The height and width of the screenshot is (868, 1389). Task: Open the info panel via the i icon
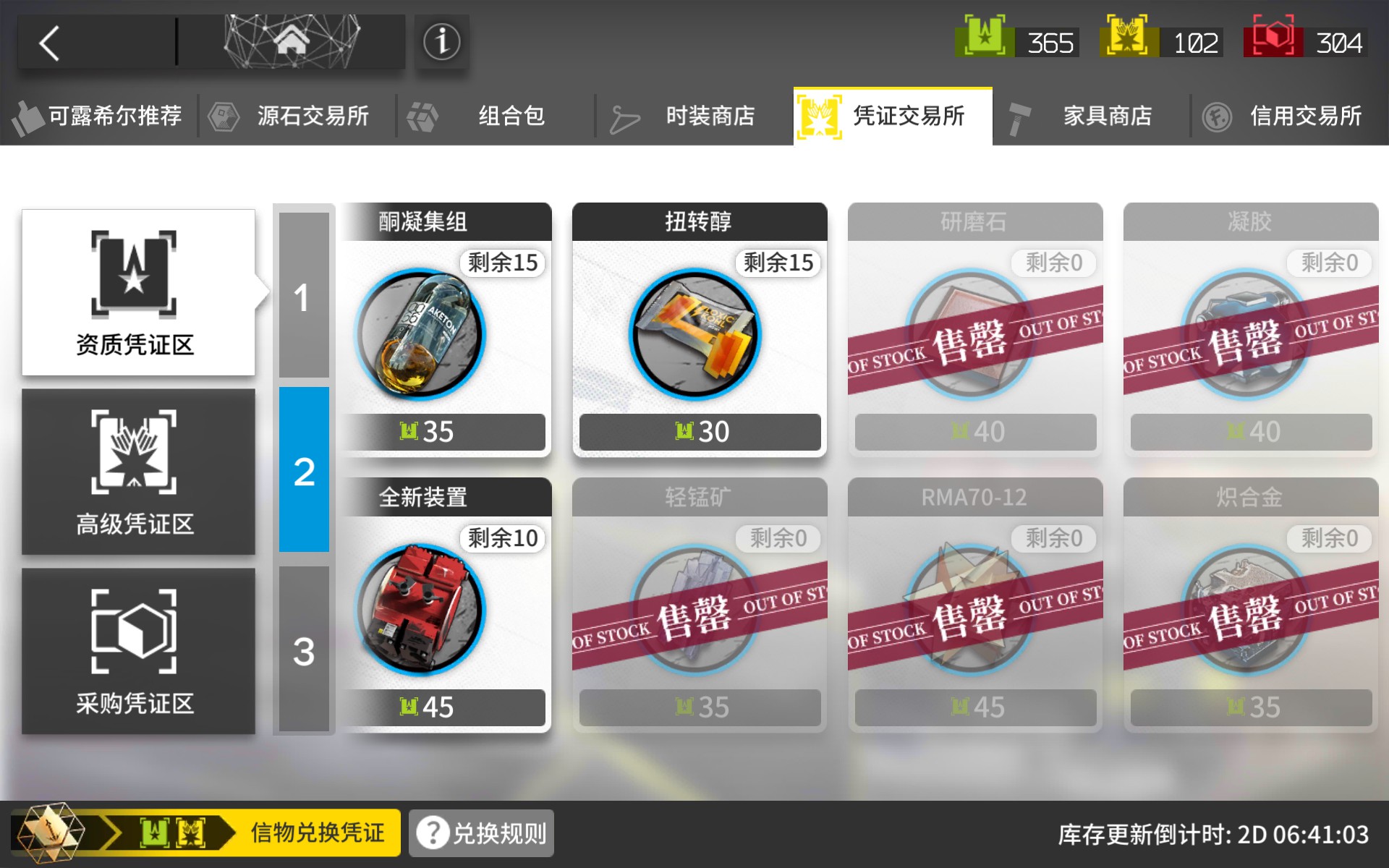[x=441, y=41]
